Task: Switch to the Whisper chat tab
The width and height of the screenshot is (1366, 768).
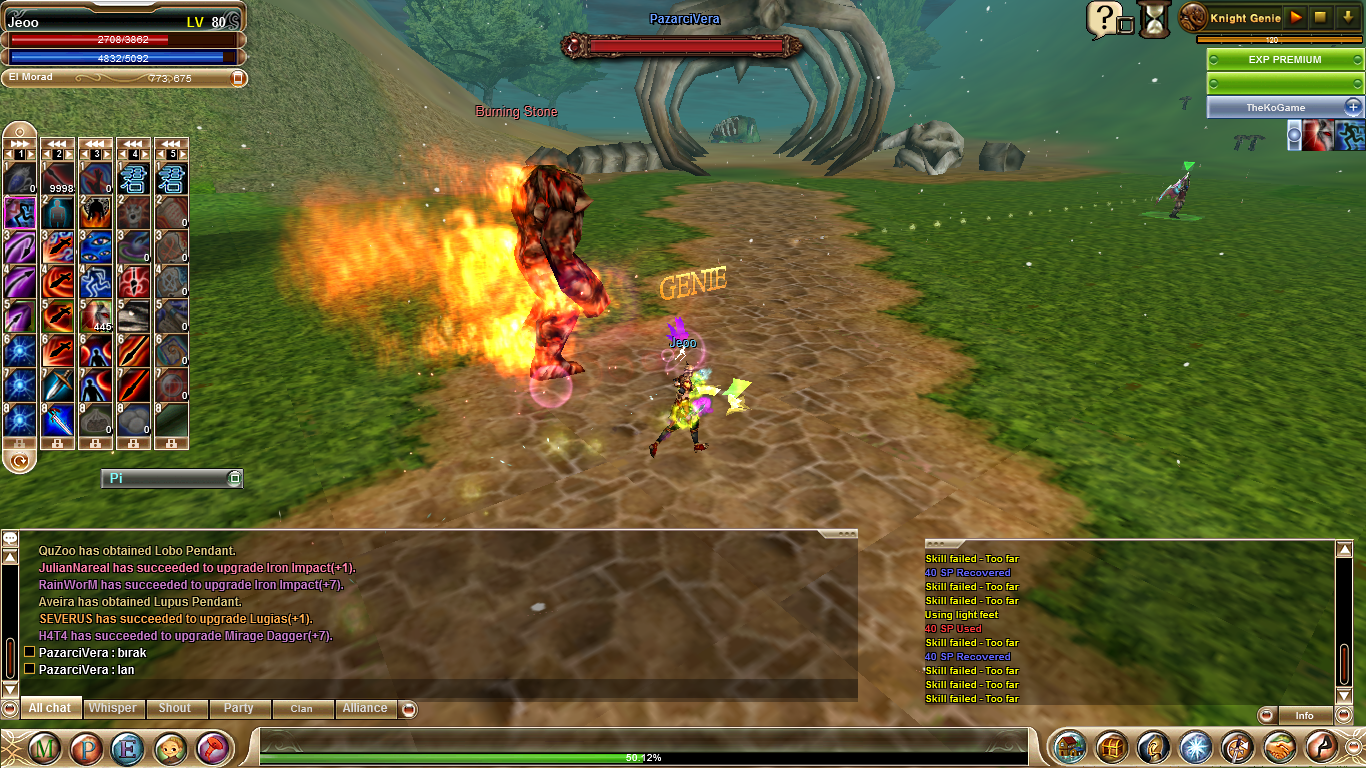Action: point(112,708)
